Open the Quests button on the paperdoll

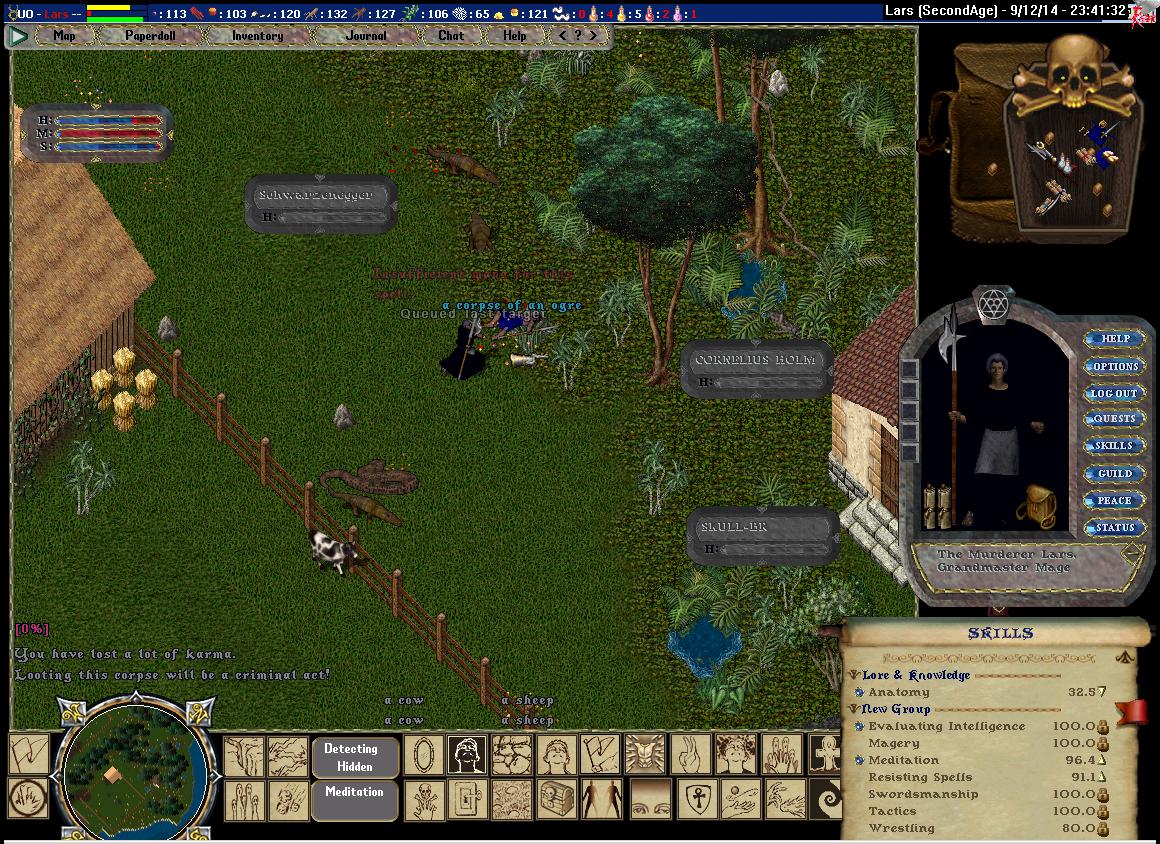pyautogui.click(x=1115, y=419)
